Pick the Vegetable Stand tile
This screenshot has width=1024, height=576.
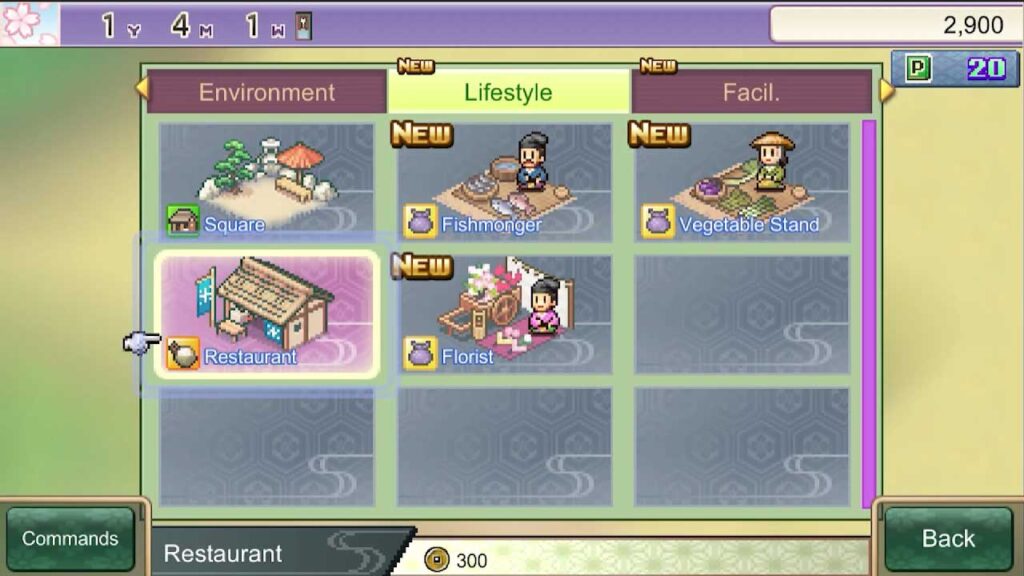pyautogui.click(x=741, y=181)
